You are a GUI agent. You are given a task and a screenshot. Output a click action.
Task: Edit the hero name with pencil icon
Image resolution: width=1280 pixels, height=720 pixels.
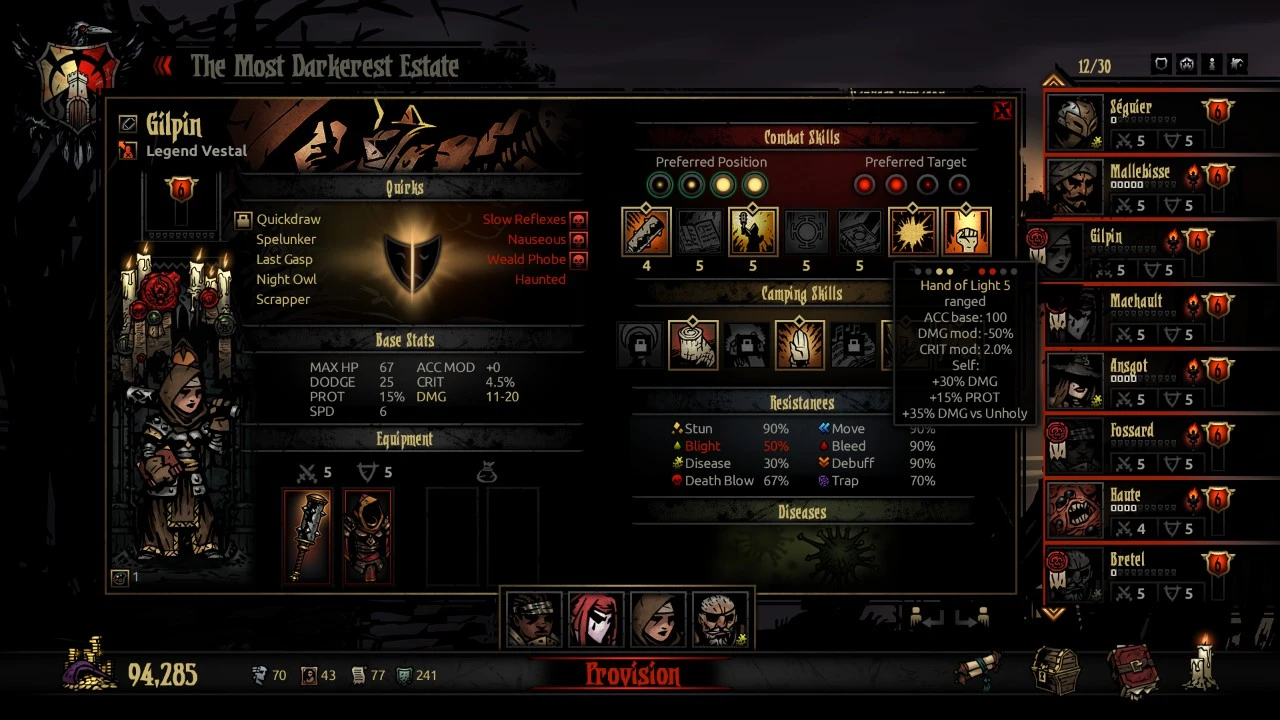(x=128, y=123)
